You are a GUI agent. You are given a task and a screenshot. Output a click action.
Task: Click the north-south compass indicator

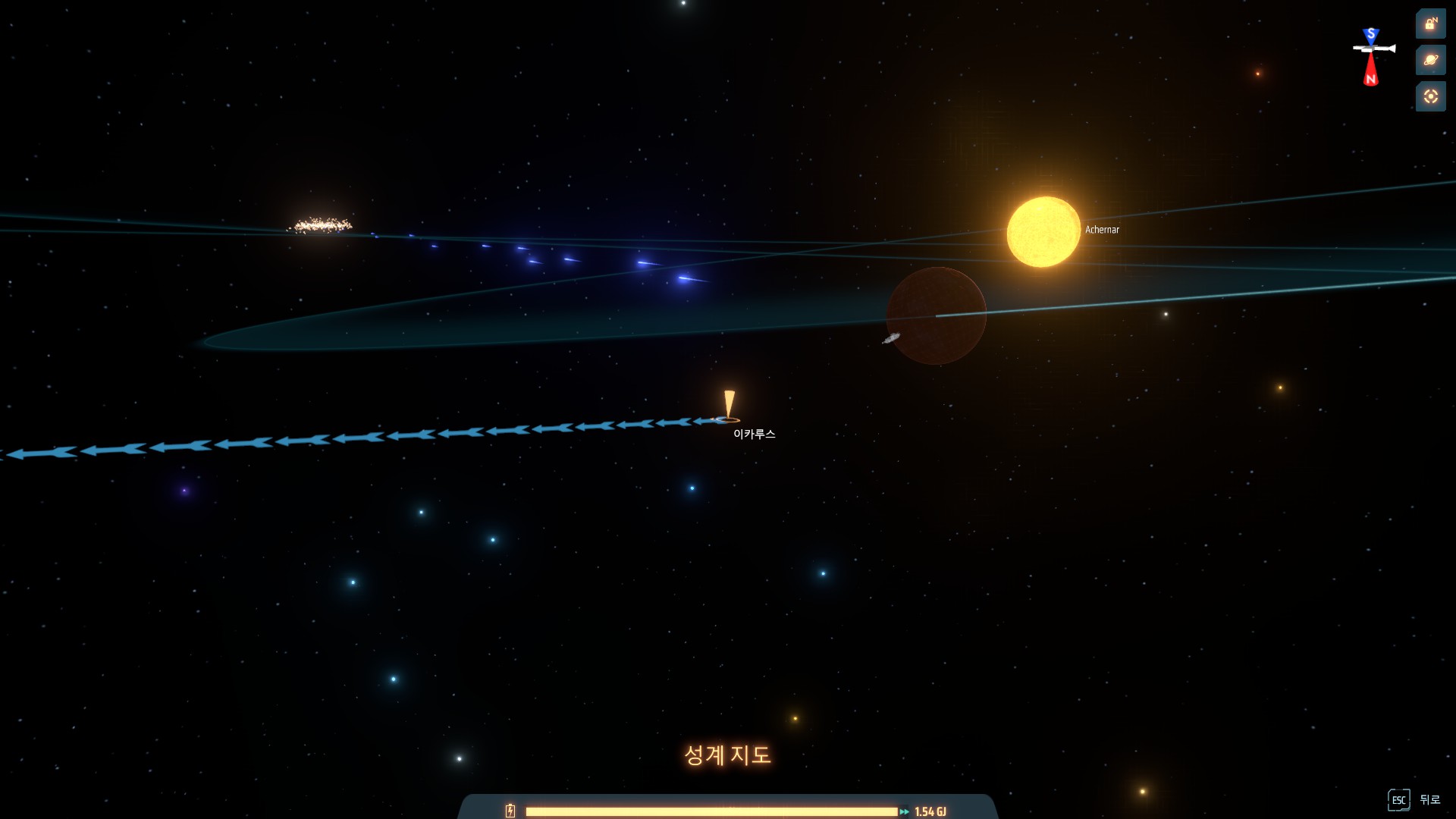coord(1372,56)
